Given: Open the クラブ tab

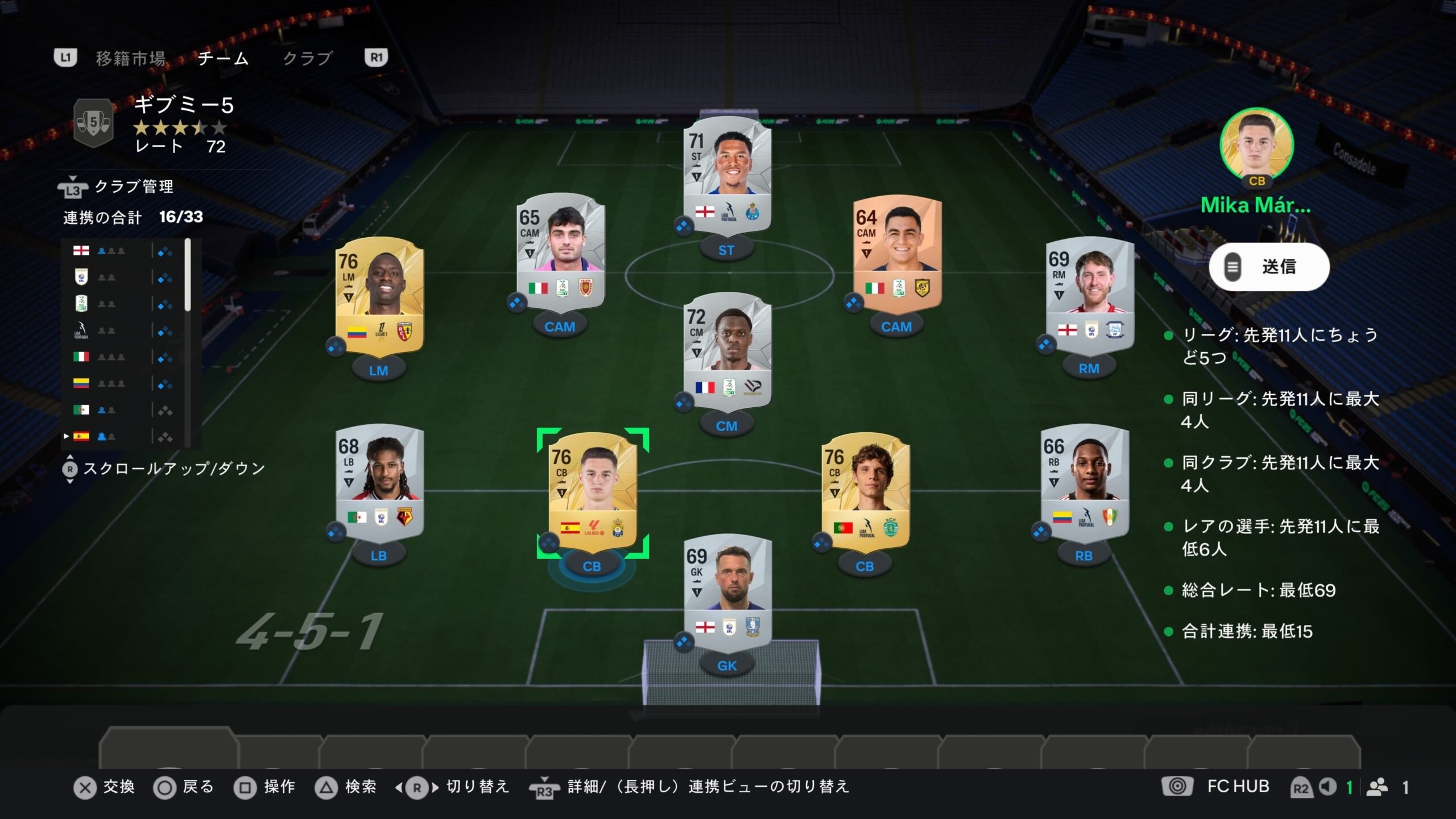Looking at the screenshot, I should [307, 58].
